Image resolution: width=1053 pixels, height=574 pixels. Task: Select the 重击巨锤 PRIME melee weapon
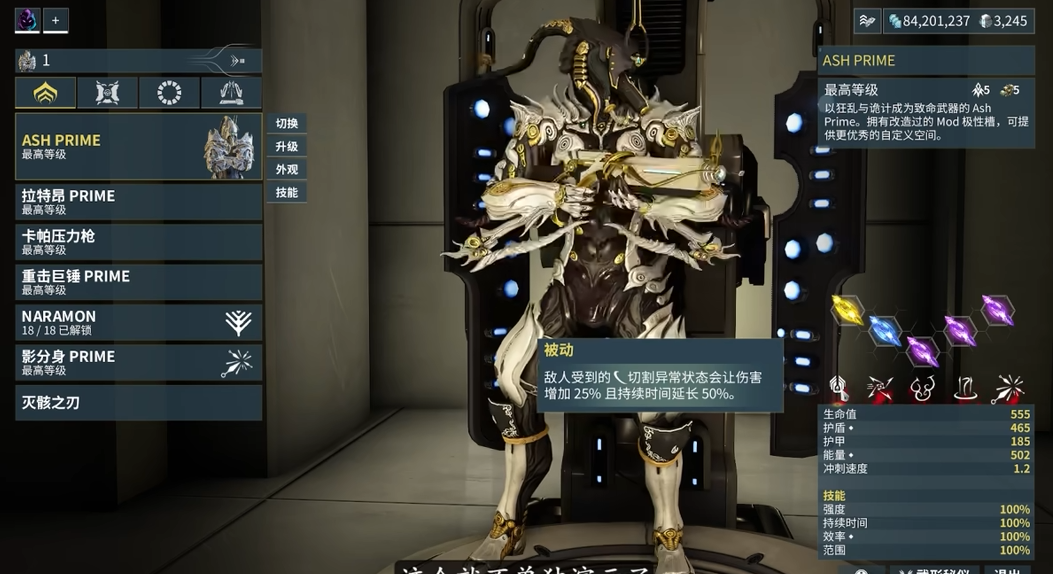138,282
